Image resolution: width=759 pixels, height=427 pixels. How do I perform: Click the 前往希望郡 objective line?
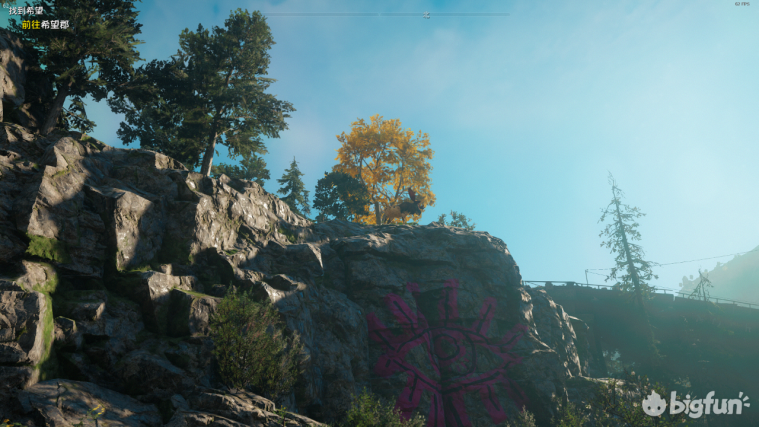pyautogui.click(x=45, y=24)
